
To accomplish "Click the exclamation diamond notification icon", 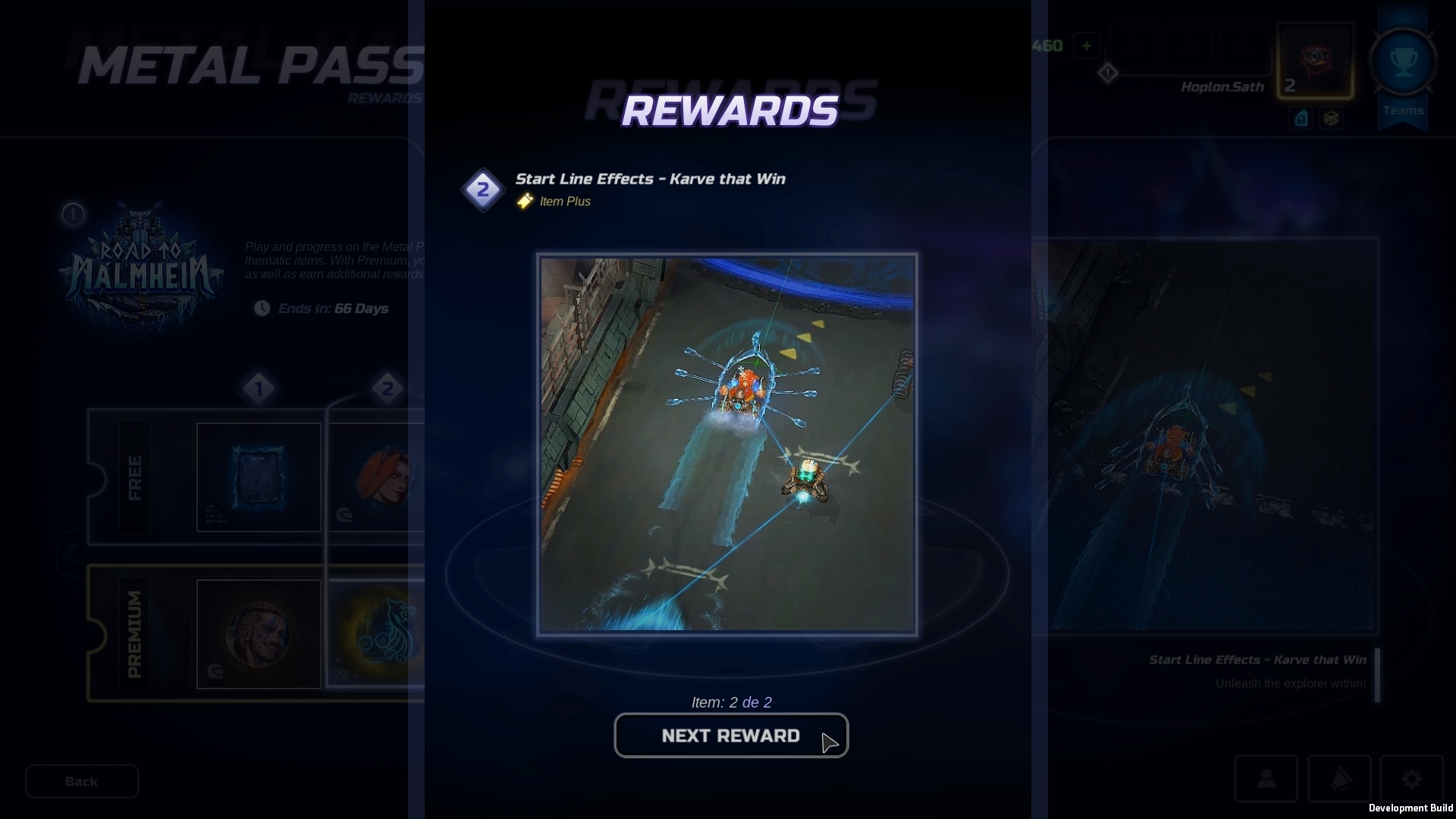I will click(1108, 73).
